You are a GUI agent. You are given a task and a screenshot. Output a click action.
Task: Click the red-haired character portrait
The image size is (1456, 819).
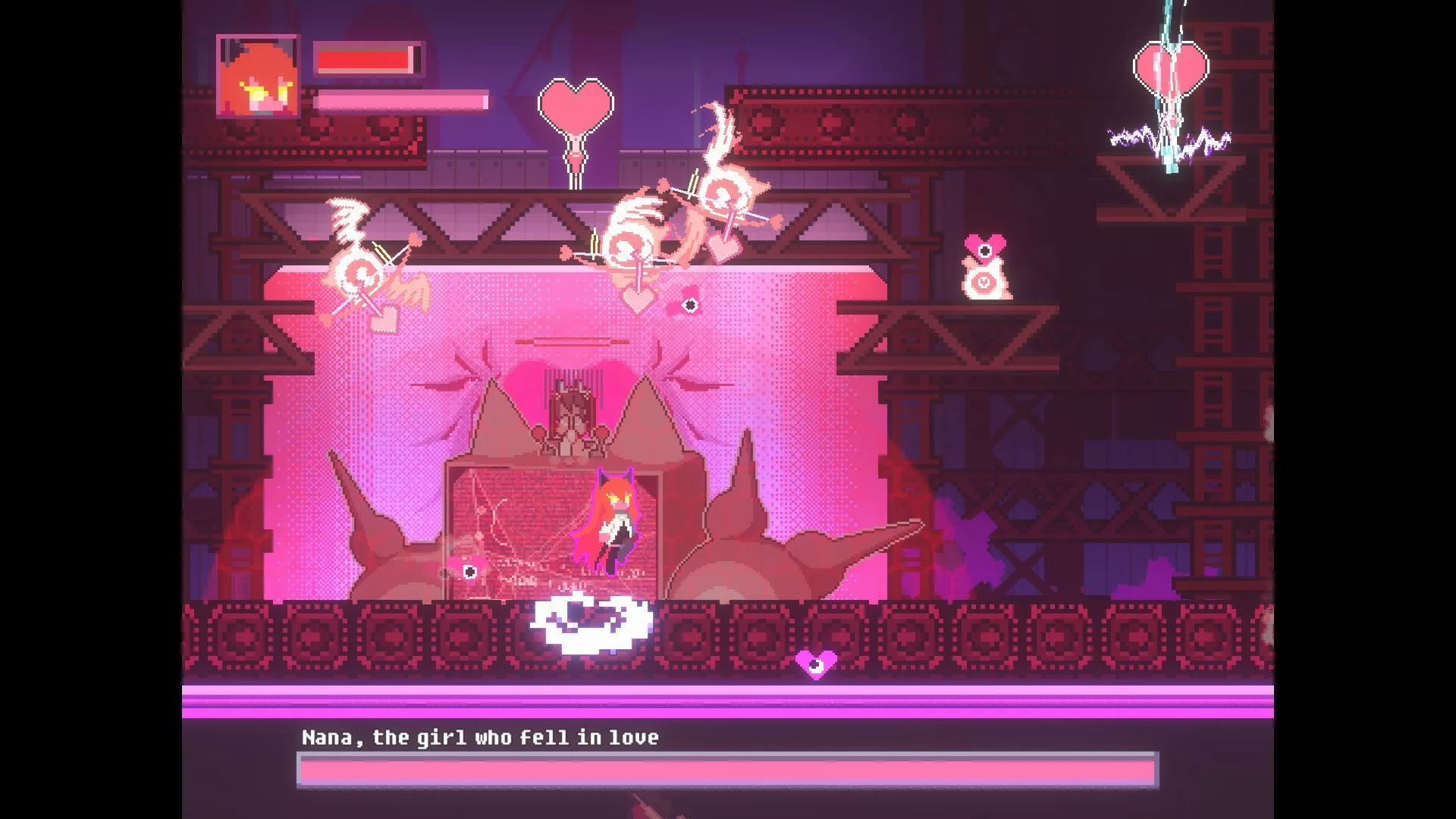257,76
